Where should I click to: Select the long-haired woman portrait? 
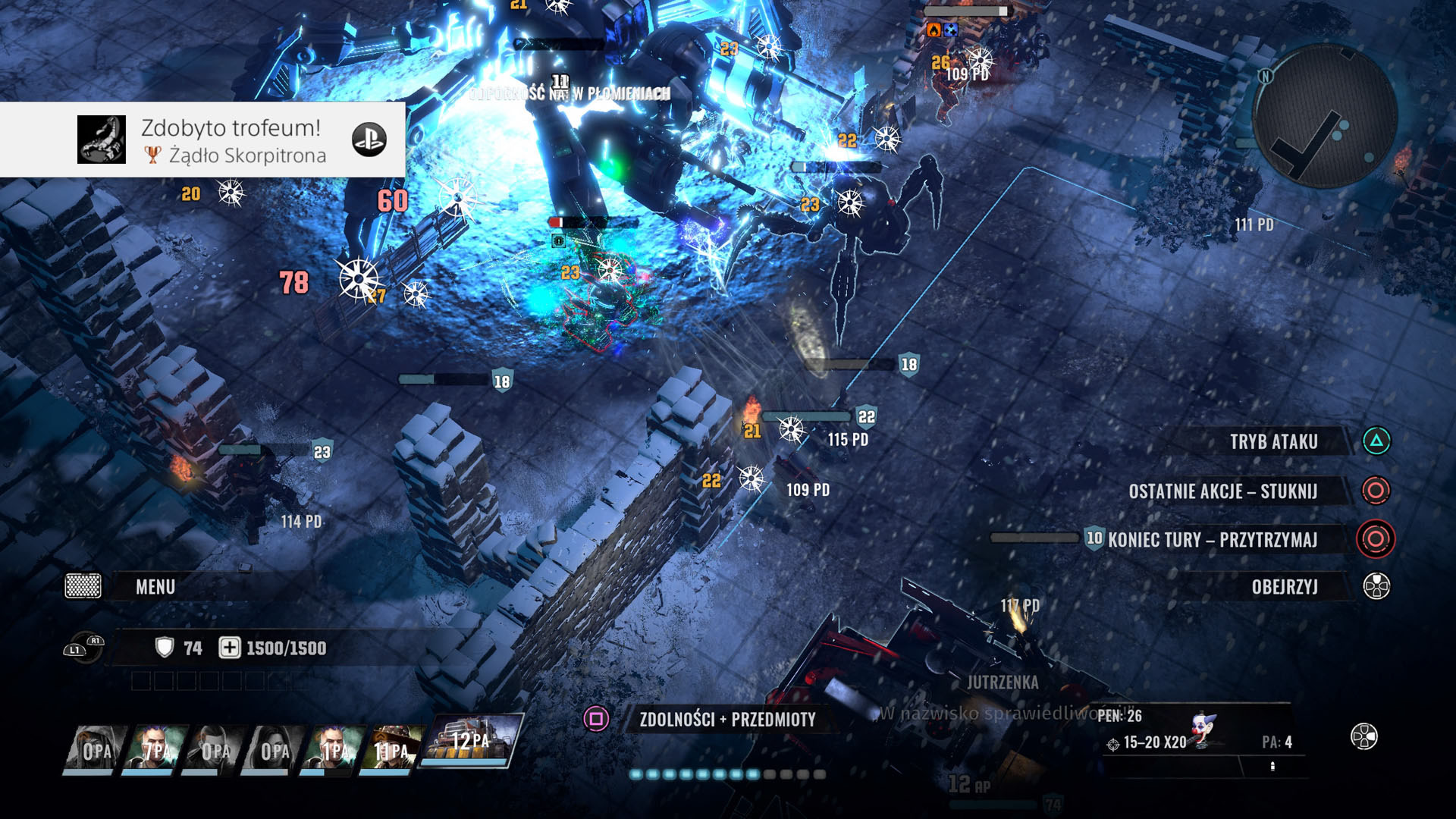(274, 748)
